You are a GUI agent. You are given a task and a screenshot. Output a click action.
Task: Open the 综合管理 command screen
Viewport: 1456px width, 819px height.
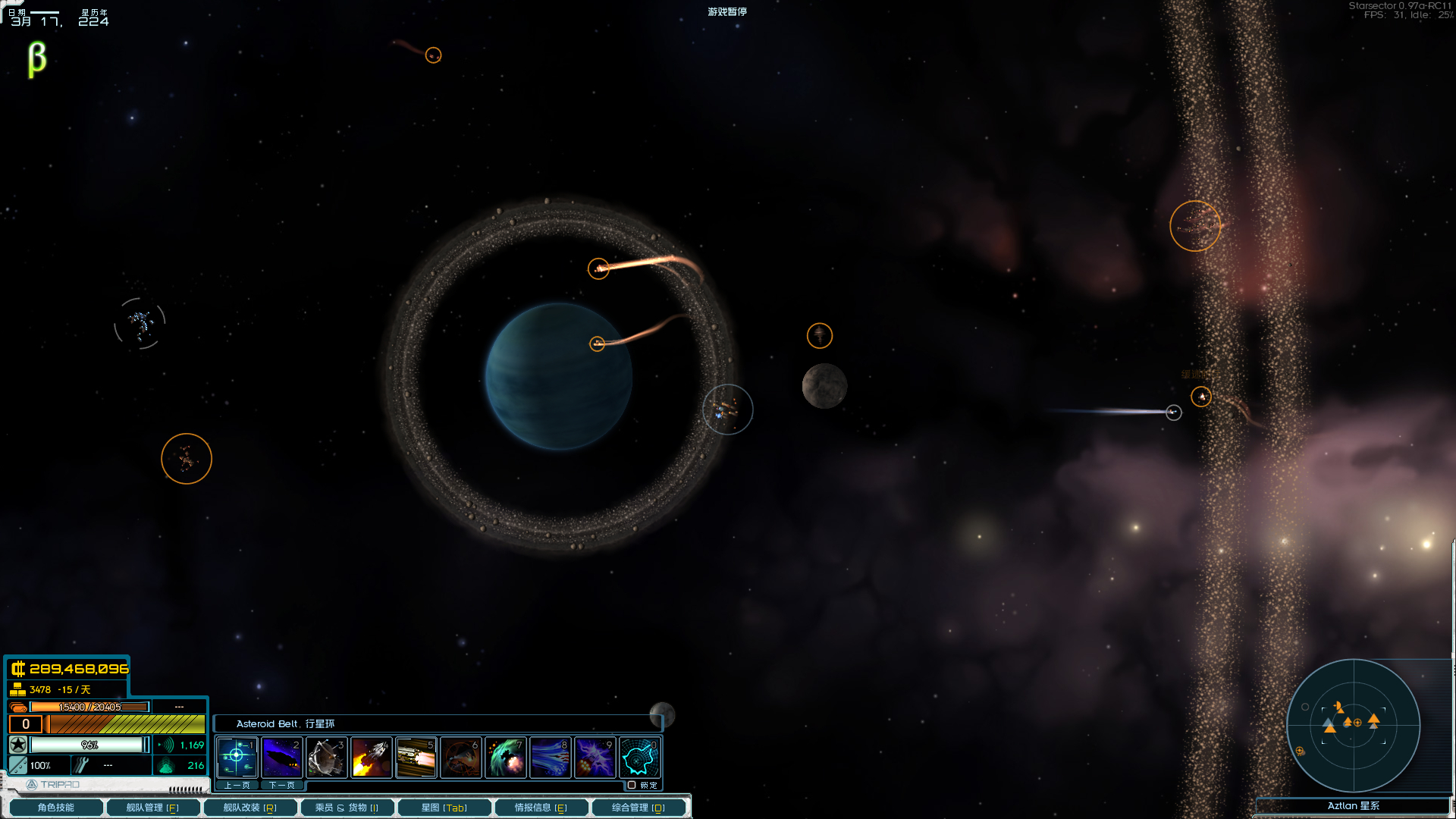tap(638, 808)
